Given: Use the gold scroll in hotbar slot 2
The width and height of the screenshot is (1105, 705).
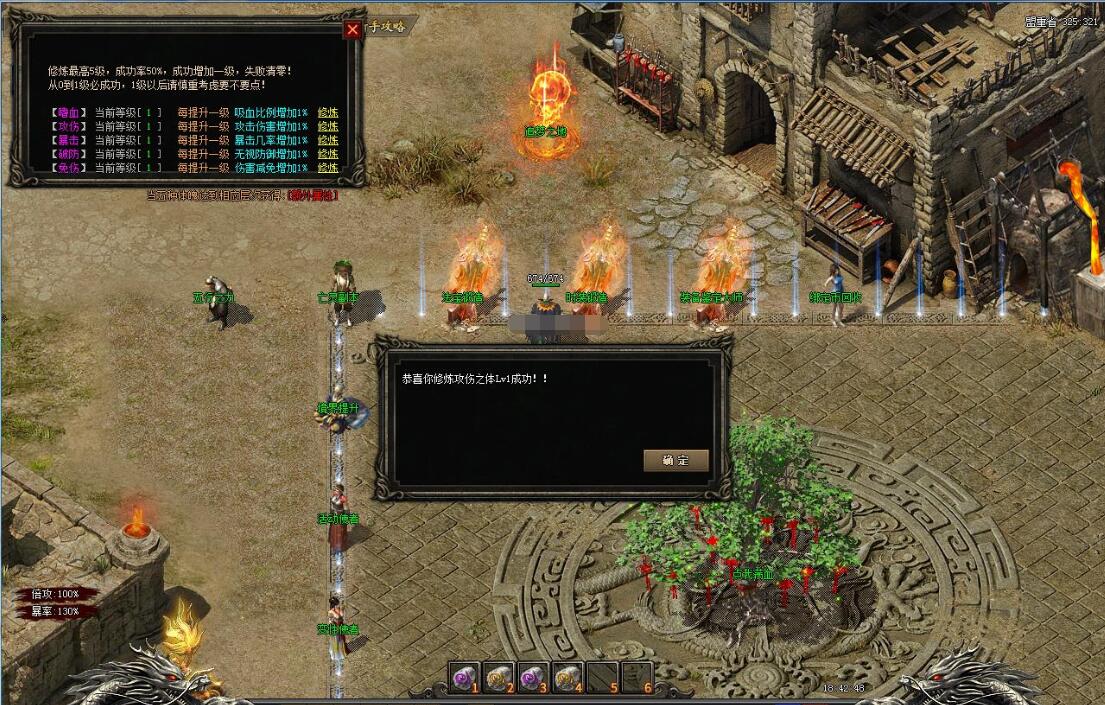Looking at the screenshot, I should tap(499, 678).
